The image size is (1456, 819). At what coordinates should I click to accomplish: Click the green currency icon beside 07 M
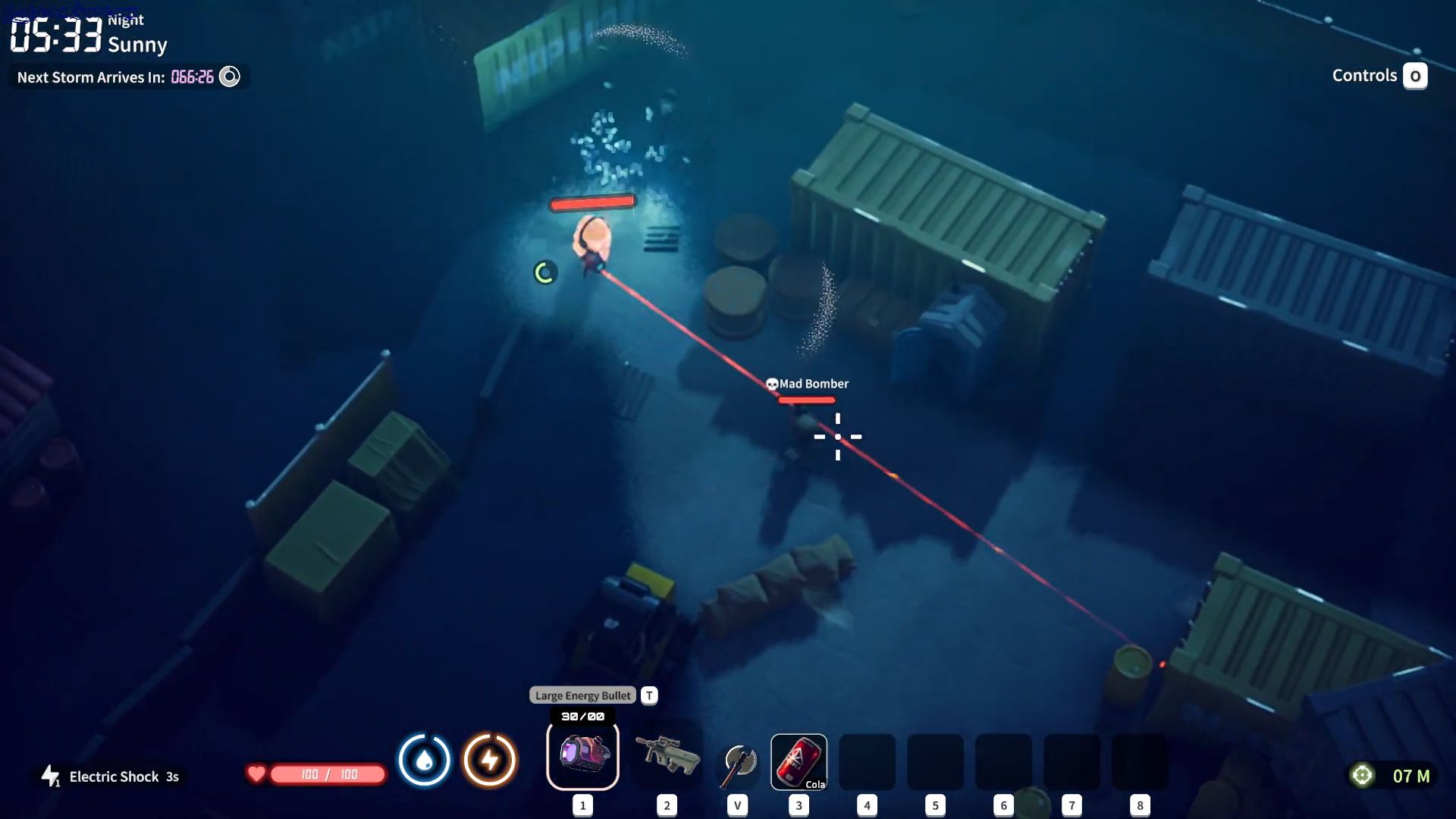1363,775
